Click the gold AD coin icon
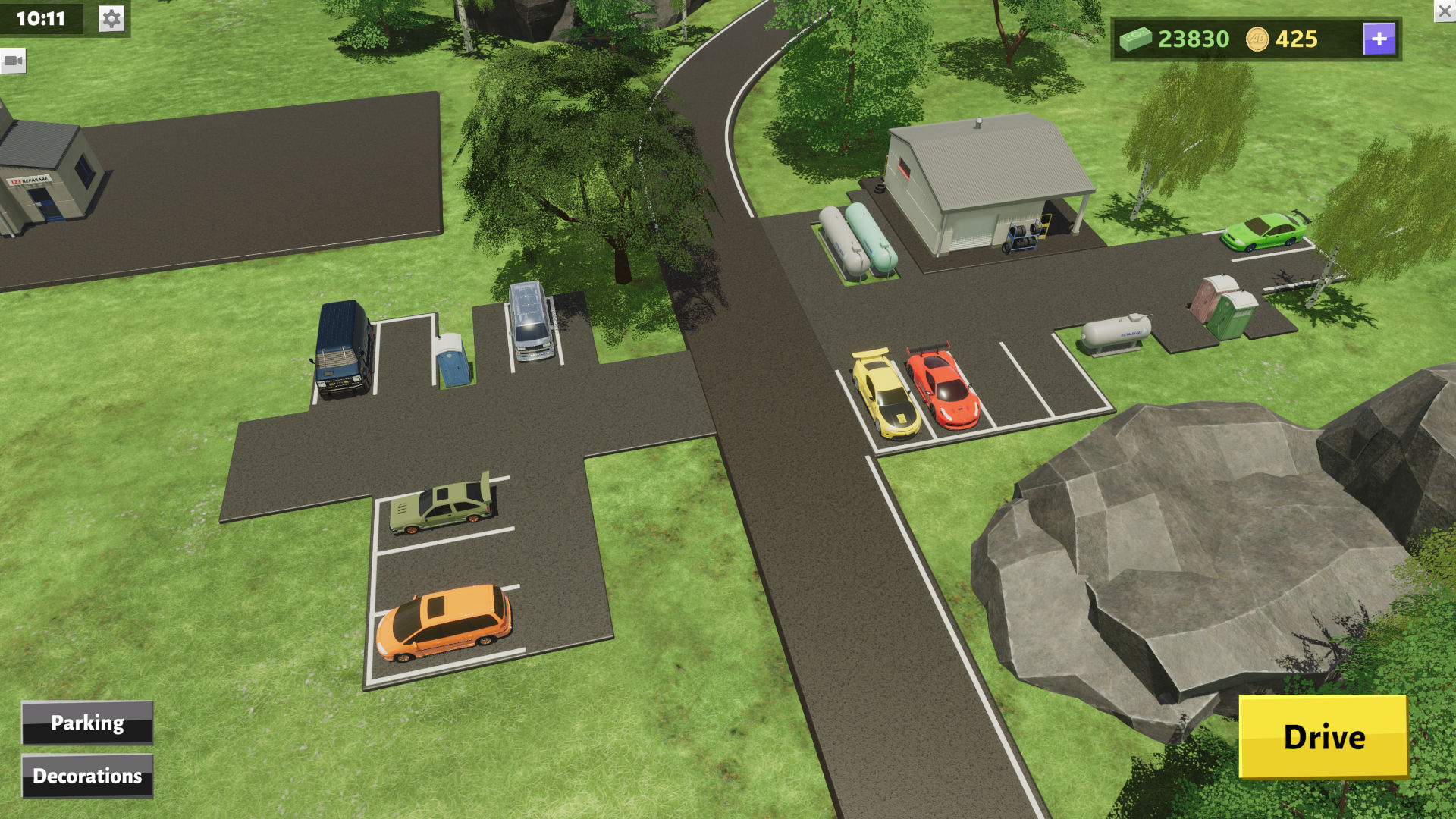 [1258, 39]
